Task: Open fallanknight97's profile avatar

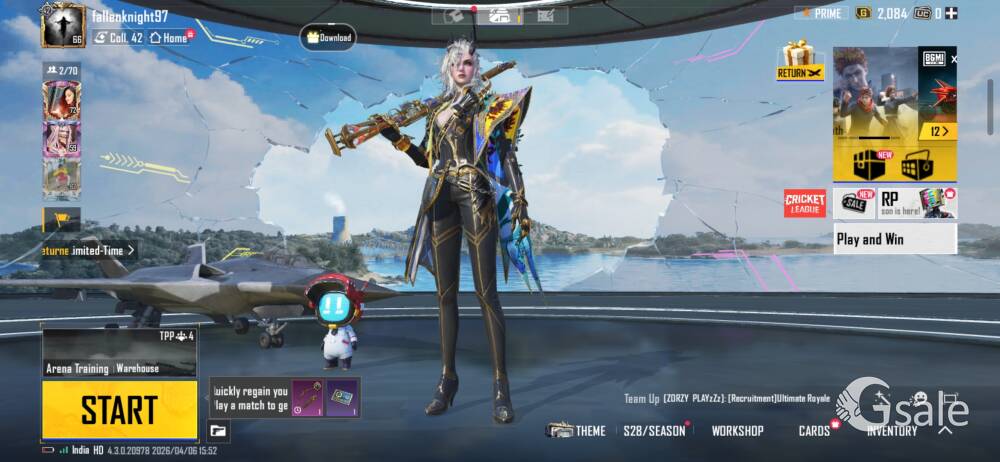Action: (63, 25)
